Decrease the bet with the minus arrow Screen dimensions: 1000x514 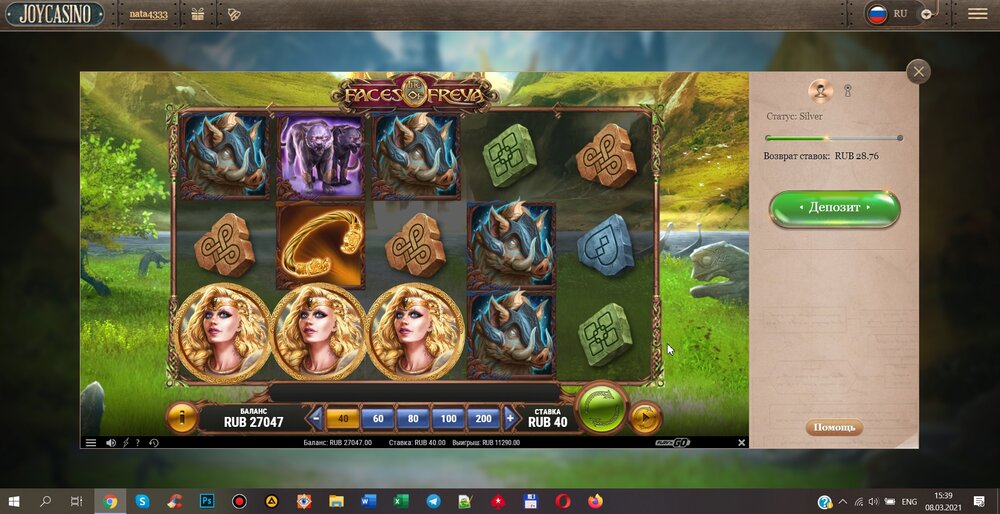pos(316,418)
